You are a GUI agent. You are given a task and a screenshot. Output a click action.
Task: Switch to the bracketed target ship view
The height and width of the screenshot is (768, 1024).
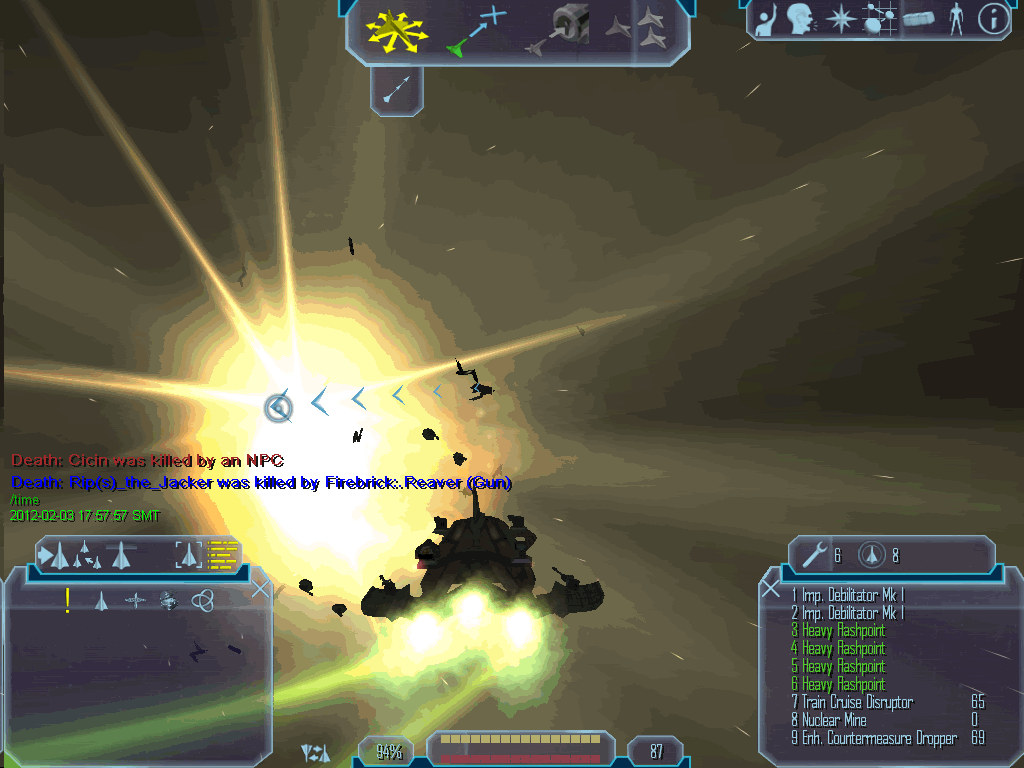click(188, 554)
